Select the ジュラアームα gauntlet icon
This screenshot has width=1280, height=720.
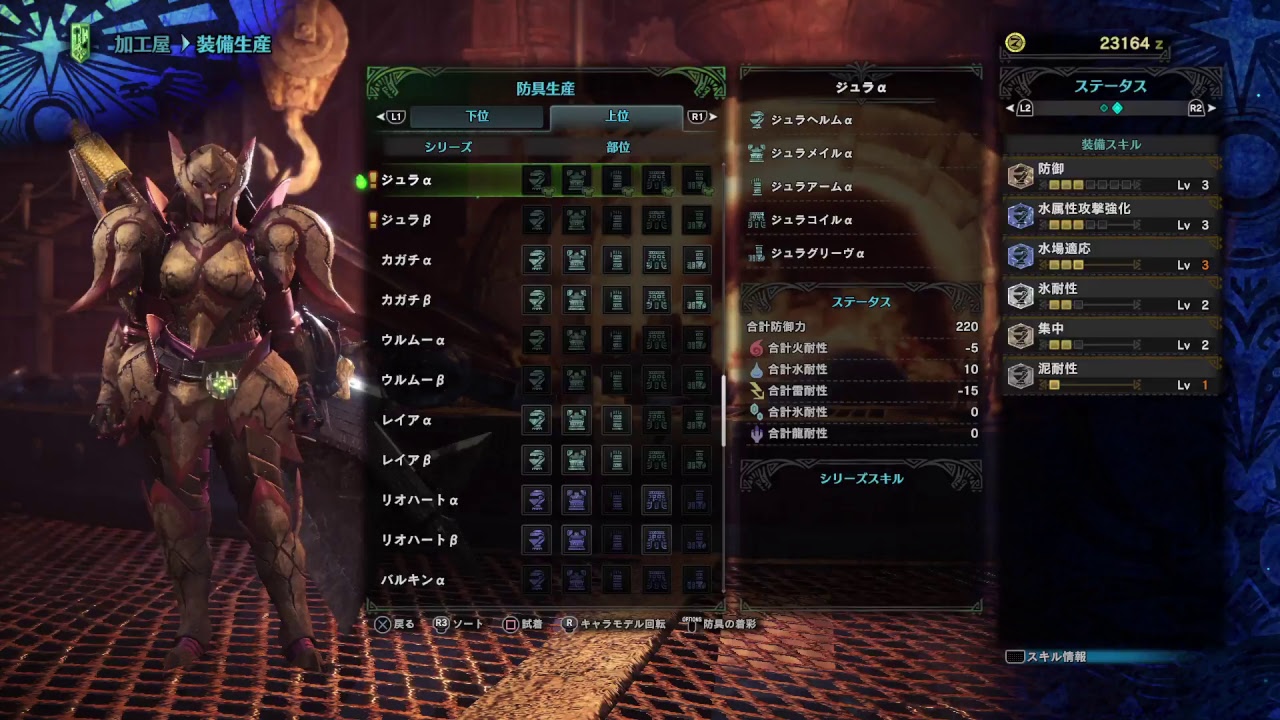757,187
